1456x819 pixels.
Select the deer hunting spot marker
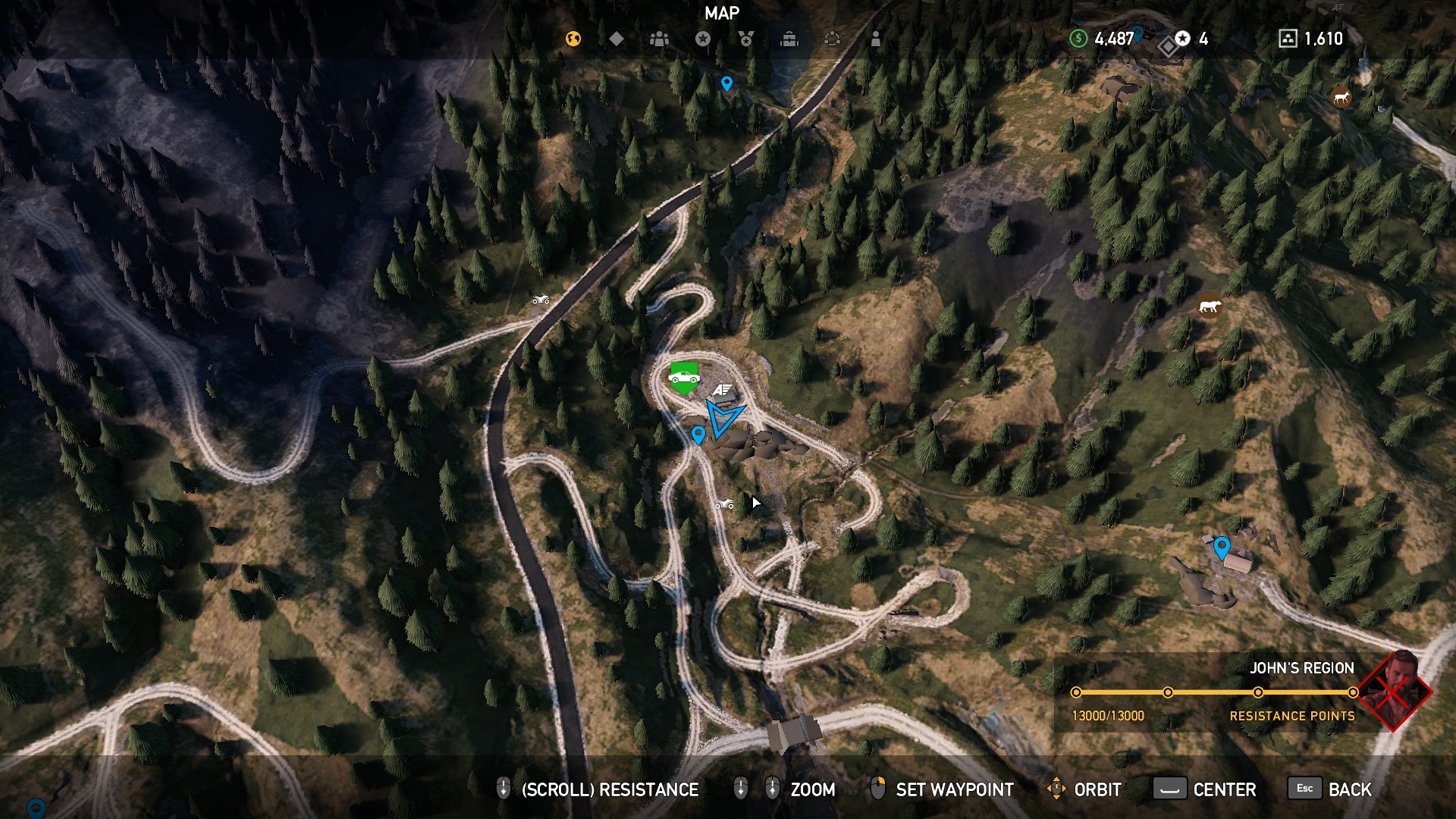tap(1341, 97)
